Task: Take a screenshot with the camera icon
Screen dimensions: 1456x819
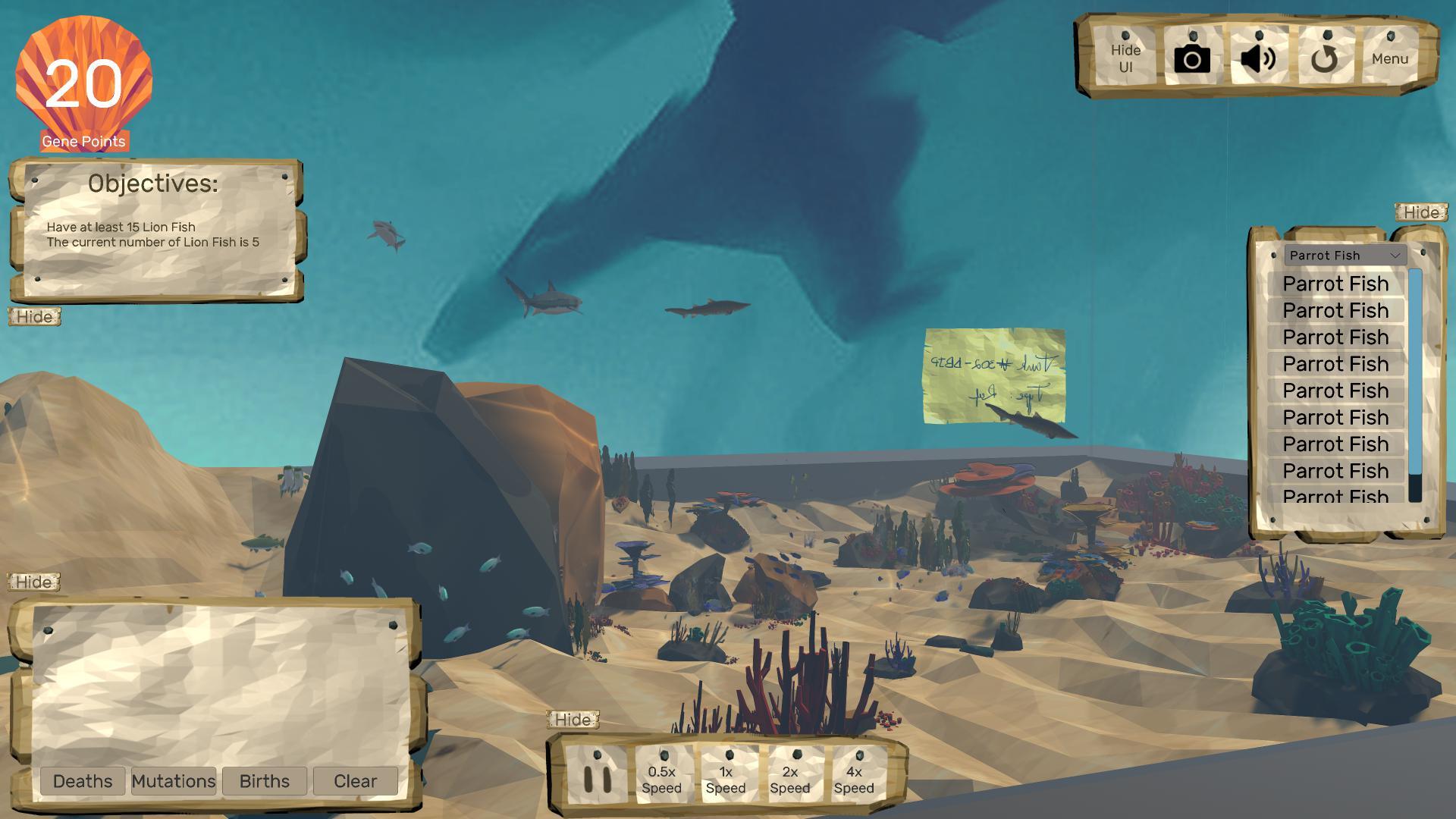Action: [x=1192, y=56]
